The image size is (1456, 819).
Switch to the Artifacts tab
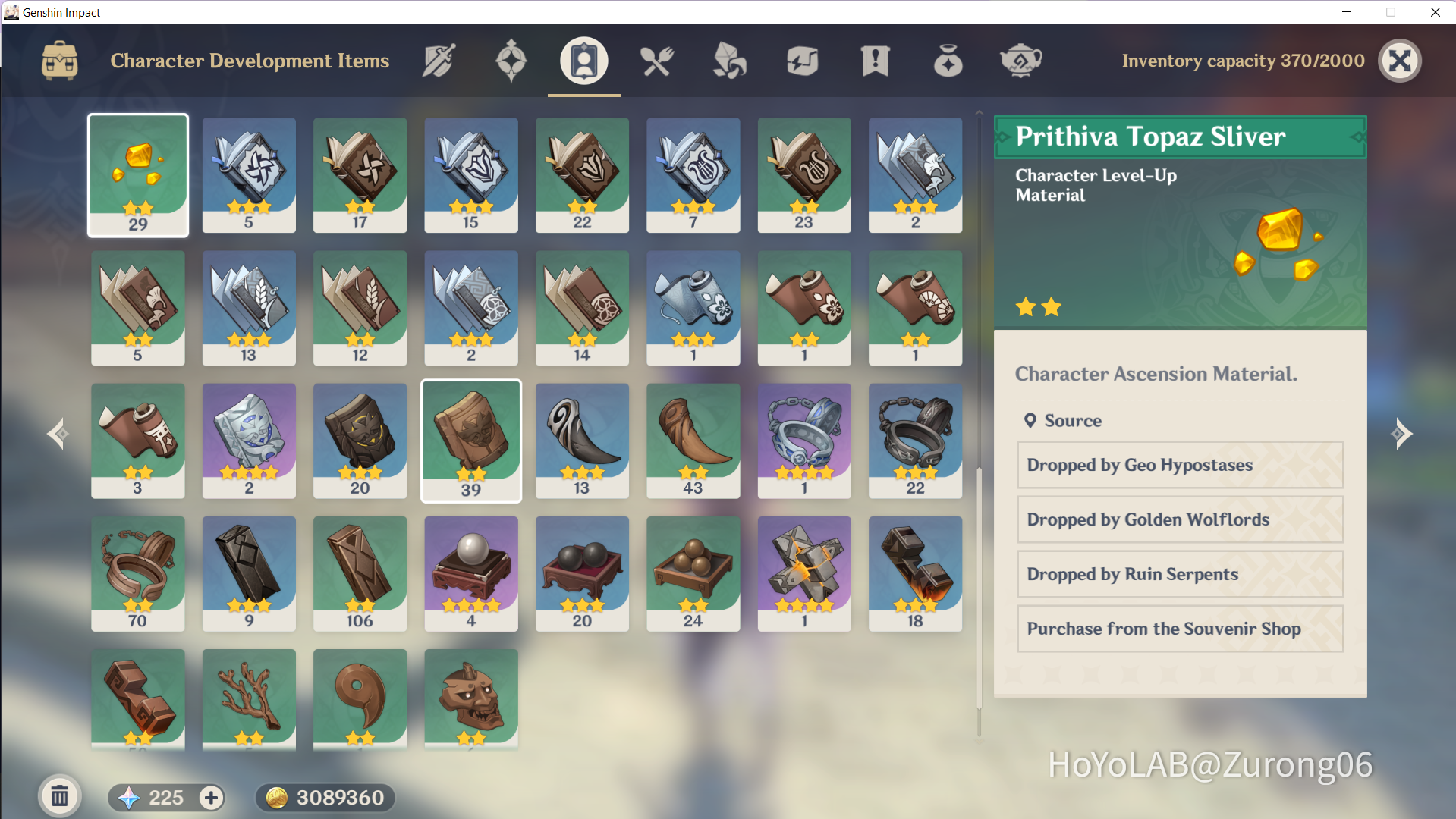pos(511,61)
